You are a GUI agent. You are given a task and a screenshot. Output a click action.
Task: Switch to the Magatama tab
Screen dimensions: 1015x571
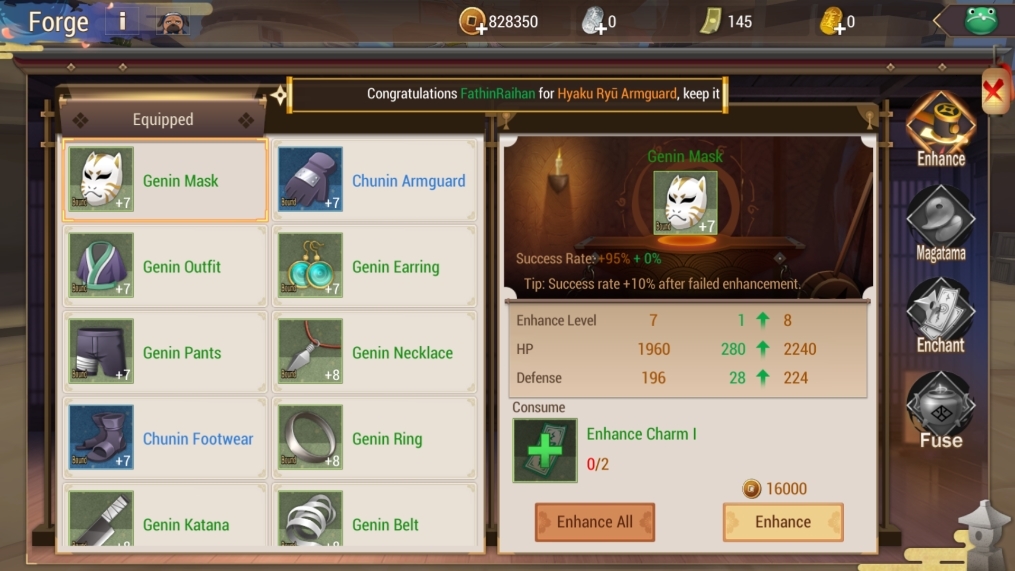[940, 224]
